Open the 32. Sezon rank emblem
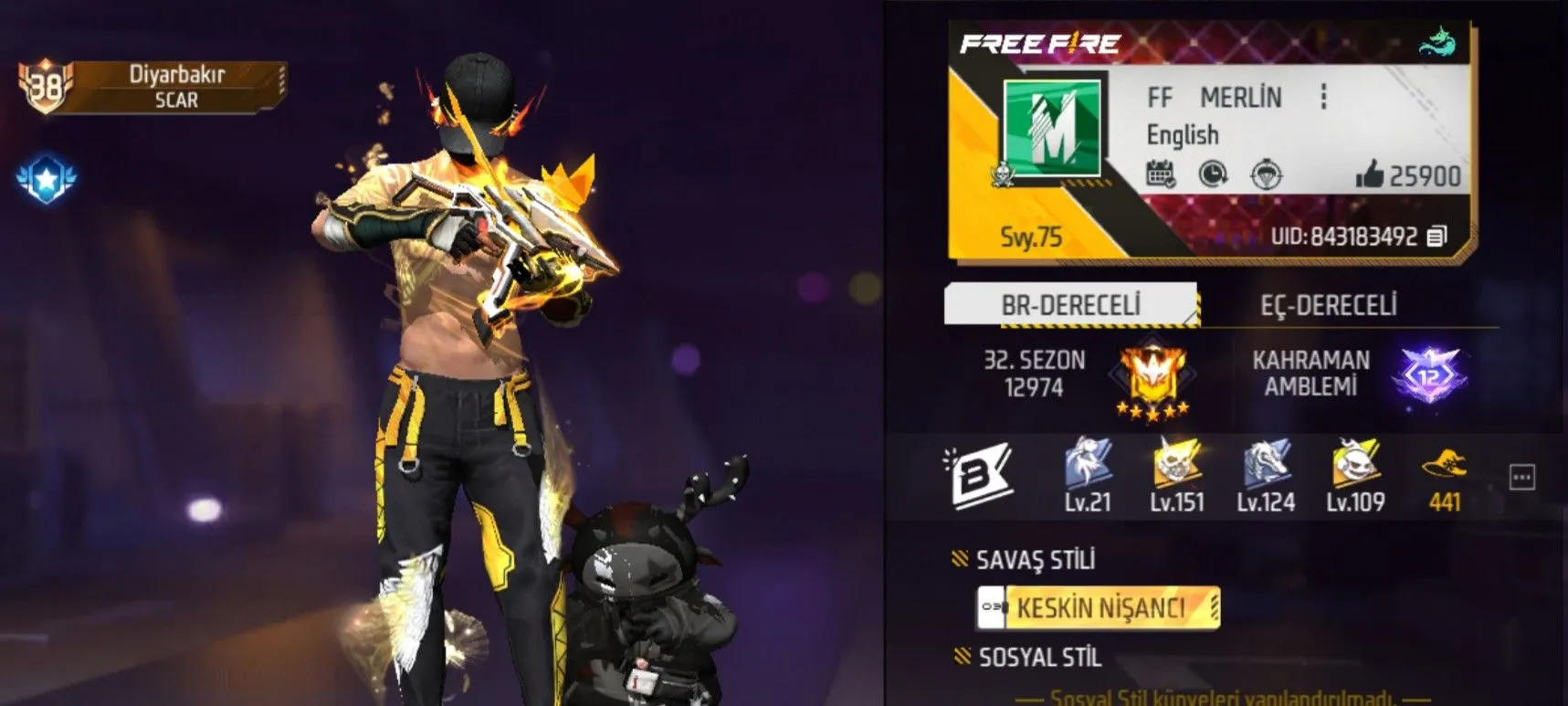The image size is (1568, 706). coord(1152,377)
